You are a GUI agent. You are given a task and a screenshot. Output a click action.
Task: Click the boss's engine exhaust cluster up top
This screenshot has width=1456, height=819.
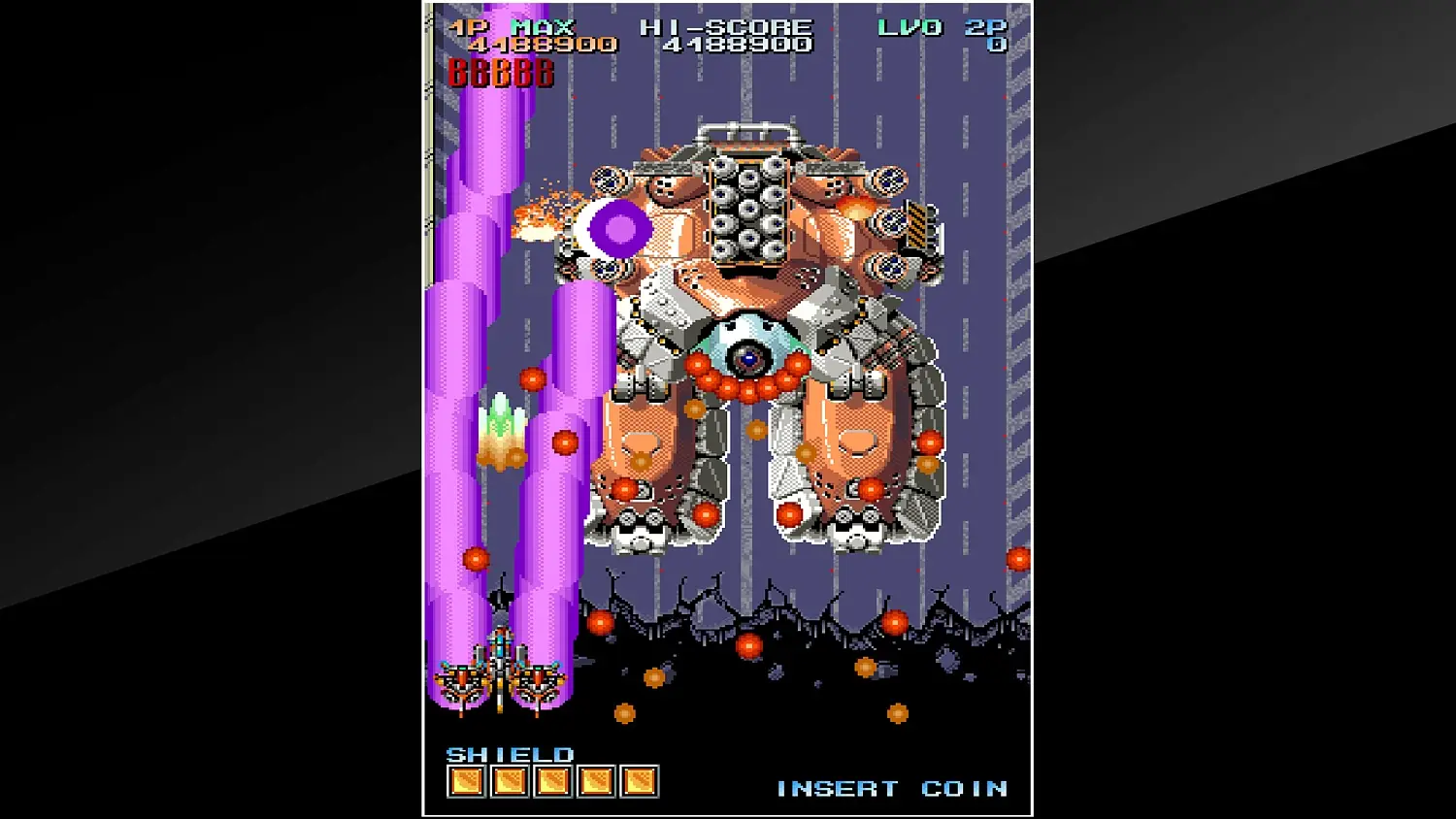[747, 207]
